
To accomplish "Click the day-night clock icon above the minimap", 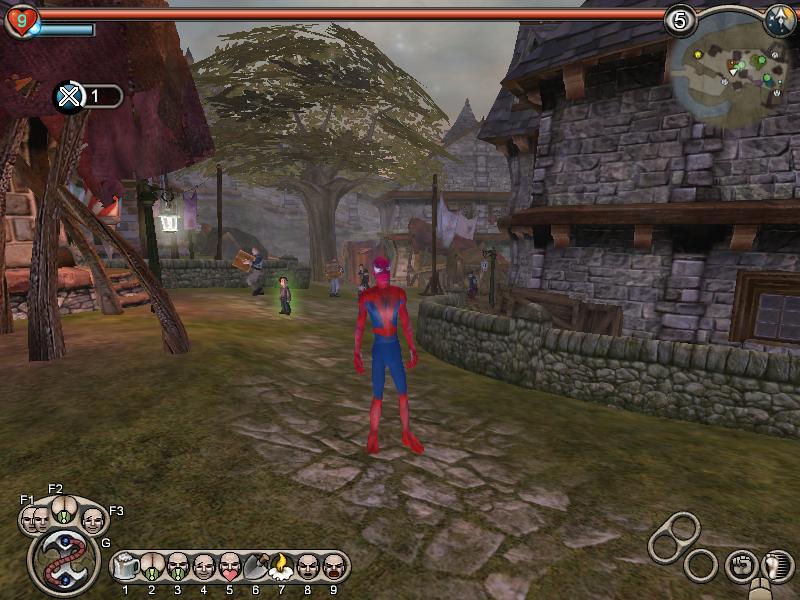I will [780, 19].
